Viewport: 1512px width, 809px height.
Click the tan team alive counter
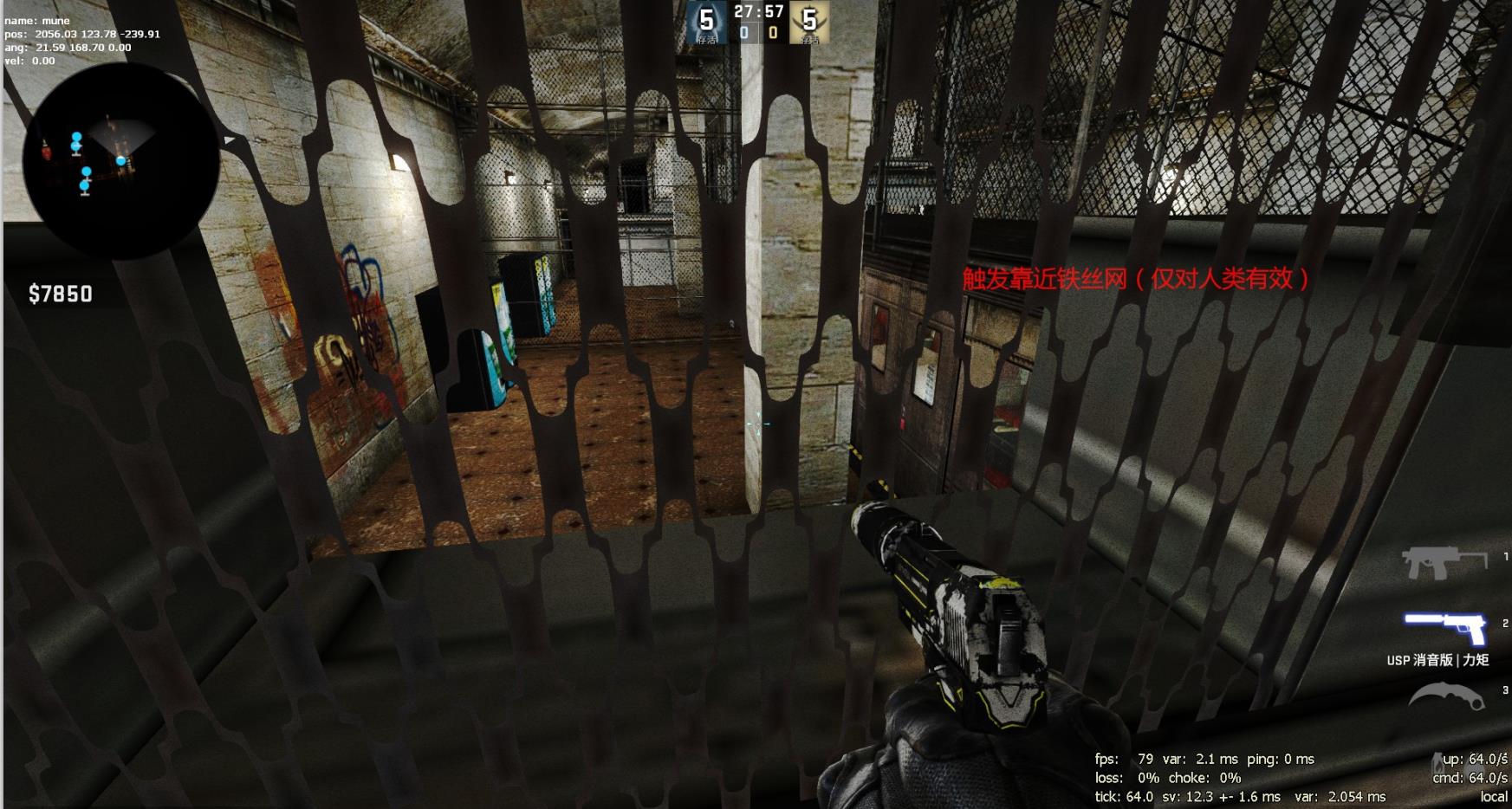(809, 23)
